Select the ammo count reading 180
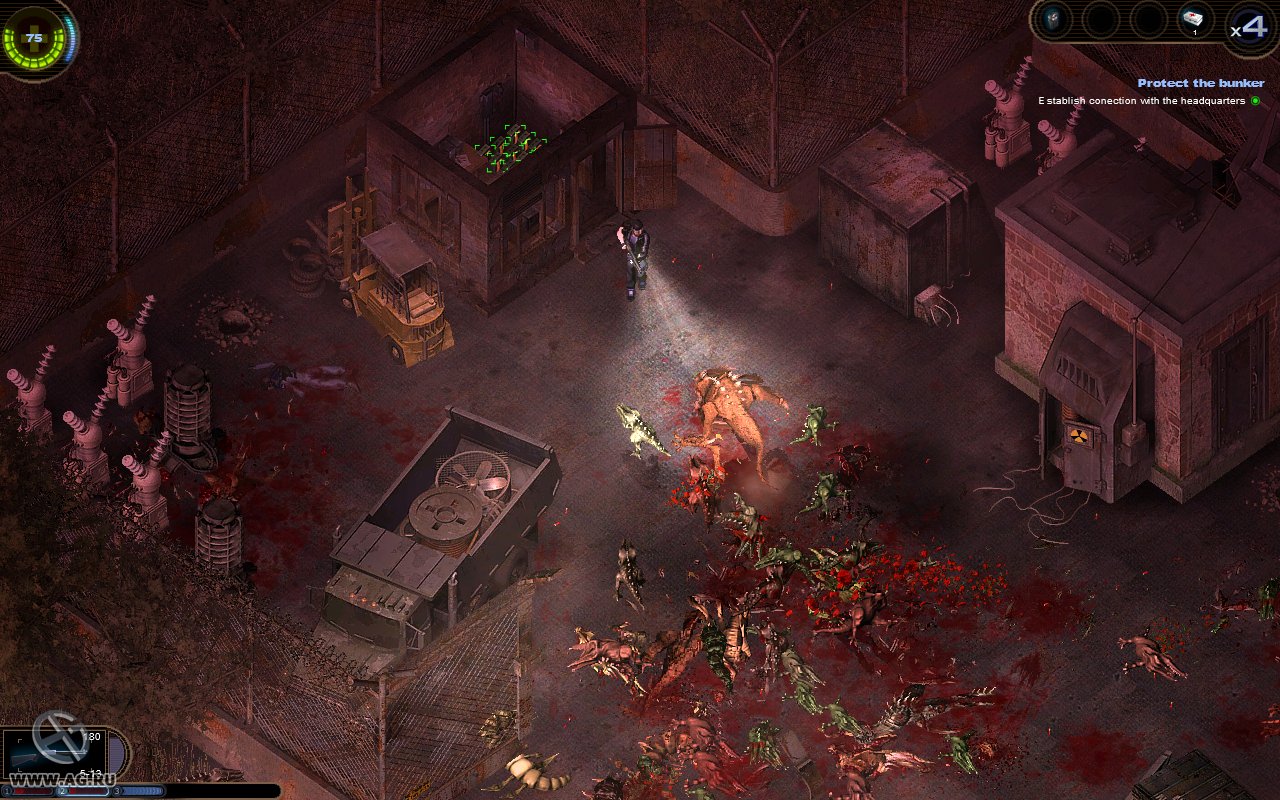This screenshot has width=1280, height=800. [x=91, y=735]
